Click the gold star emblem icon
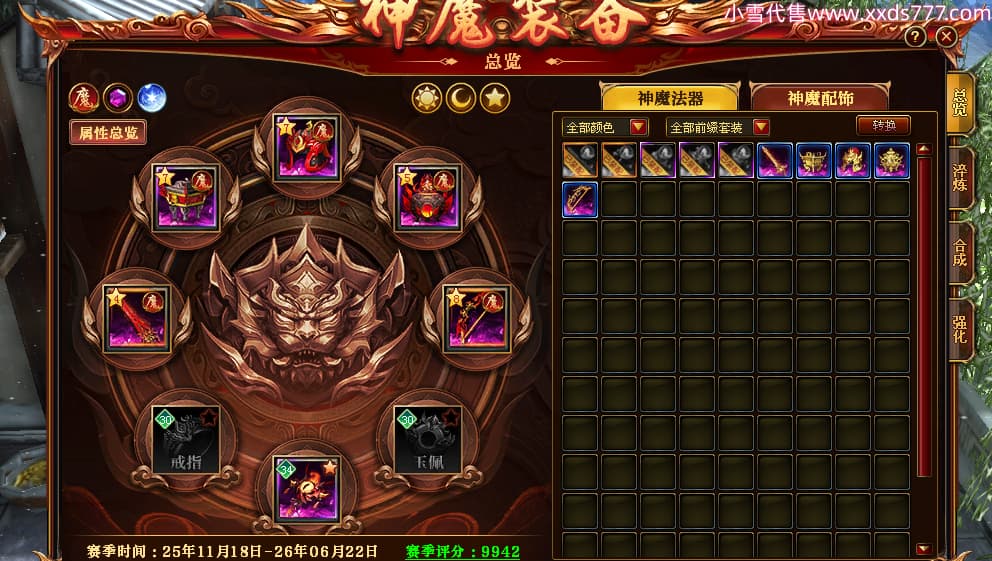The width and height of the screenshot is (992, 561). pos(495,98)
